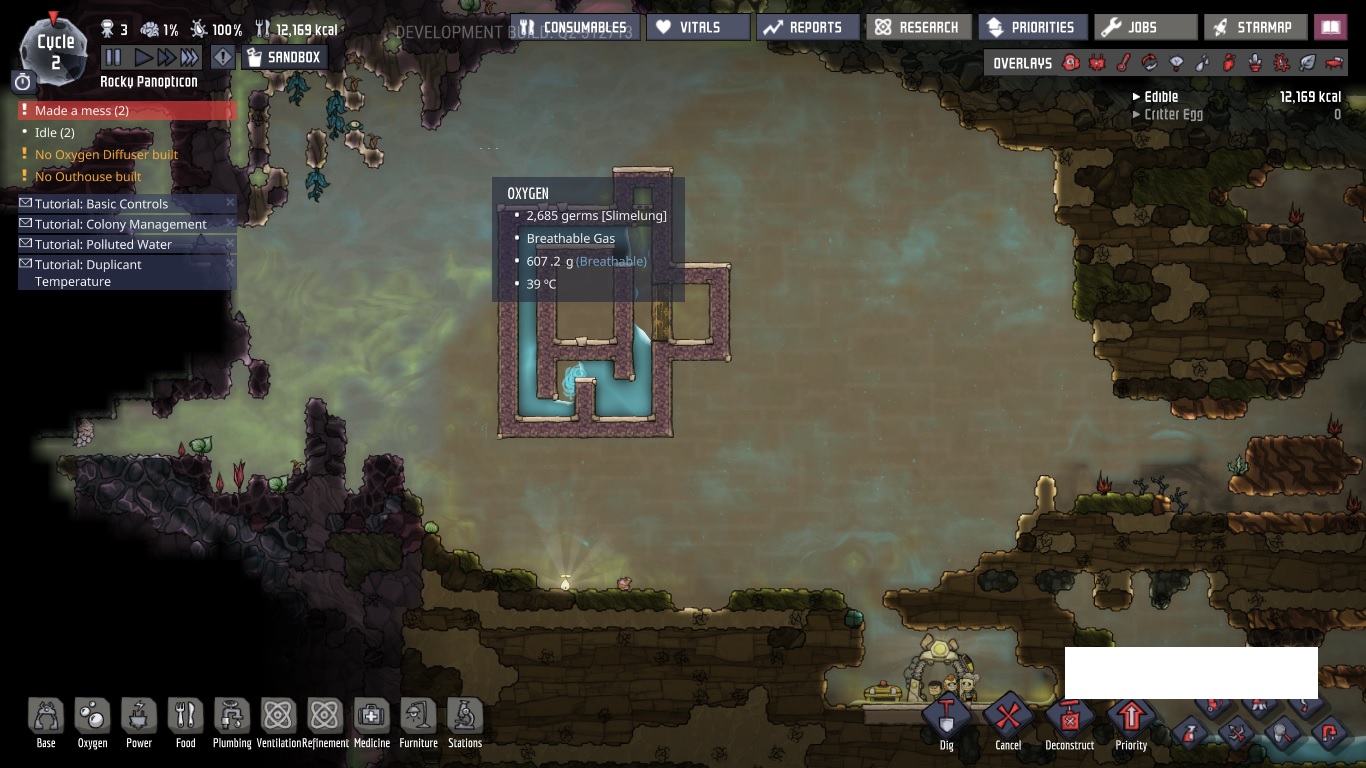Open the Jobs screen
This screenshot has height=768, width=1366.
[1144, 28]
